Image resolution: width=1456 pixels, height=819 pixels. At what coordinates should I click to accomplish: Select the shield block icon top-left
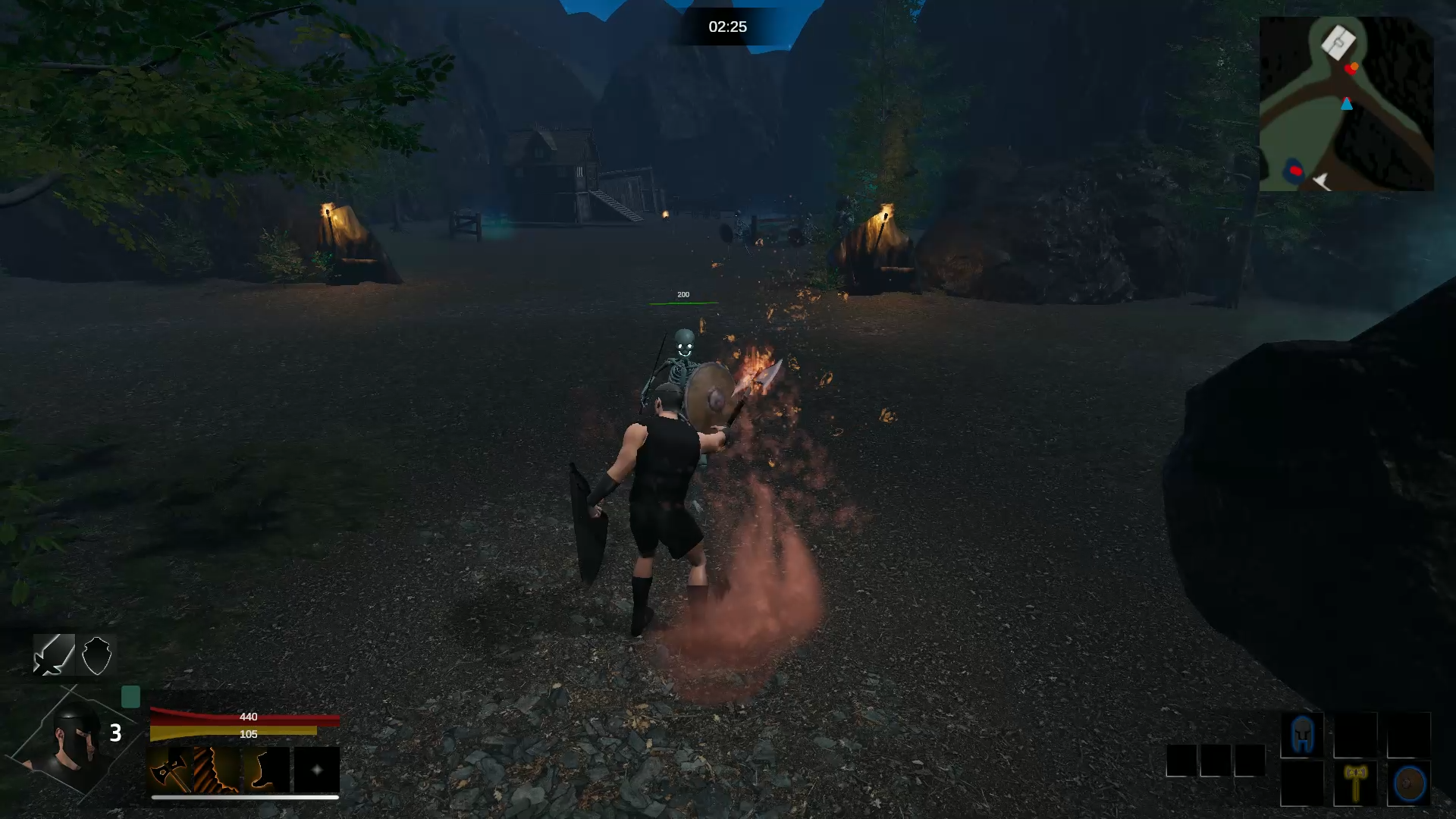click(96, 655)
